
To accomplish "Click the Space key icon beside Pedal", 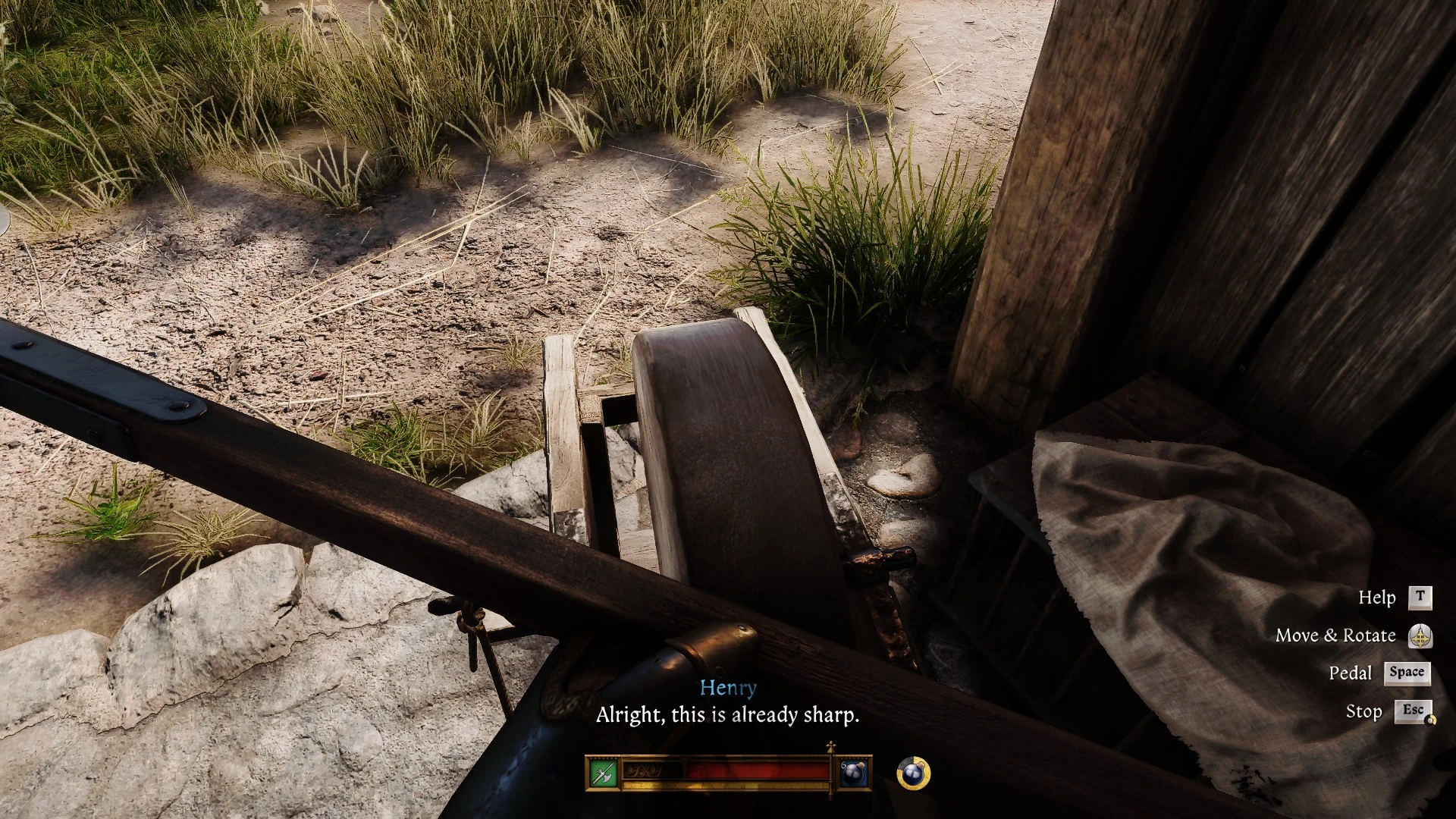I will tap(1407, 673).
